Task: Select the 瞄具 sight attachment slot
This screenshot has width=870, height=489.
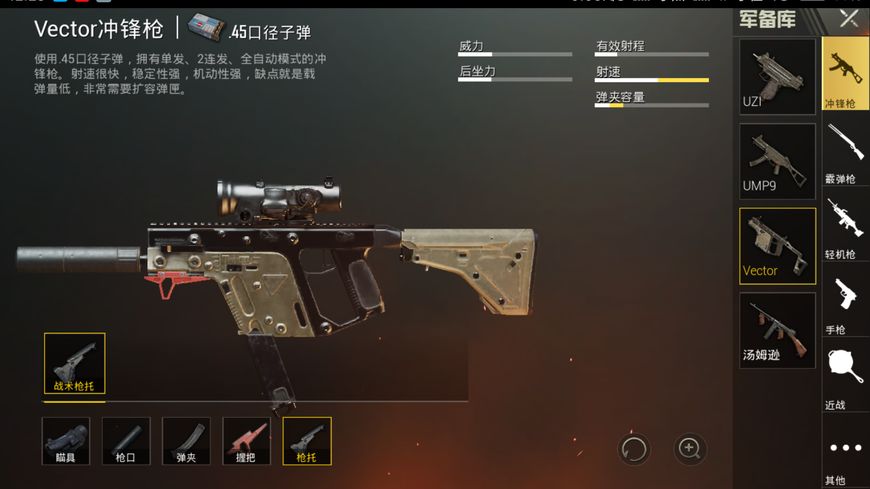Action: tap(66, 441)
